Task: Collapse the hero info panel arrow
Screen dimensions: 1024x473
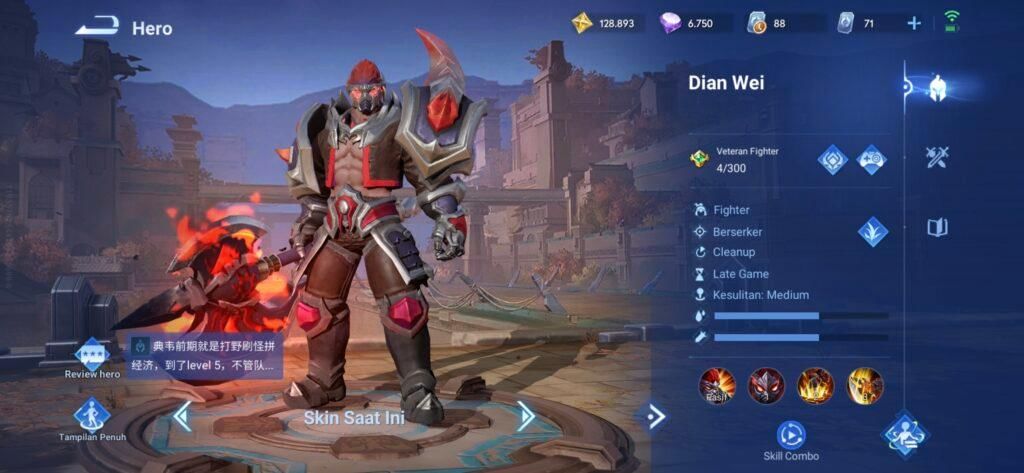Action: [656, 416]
